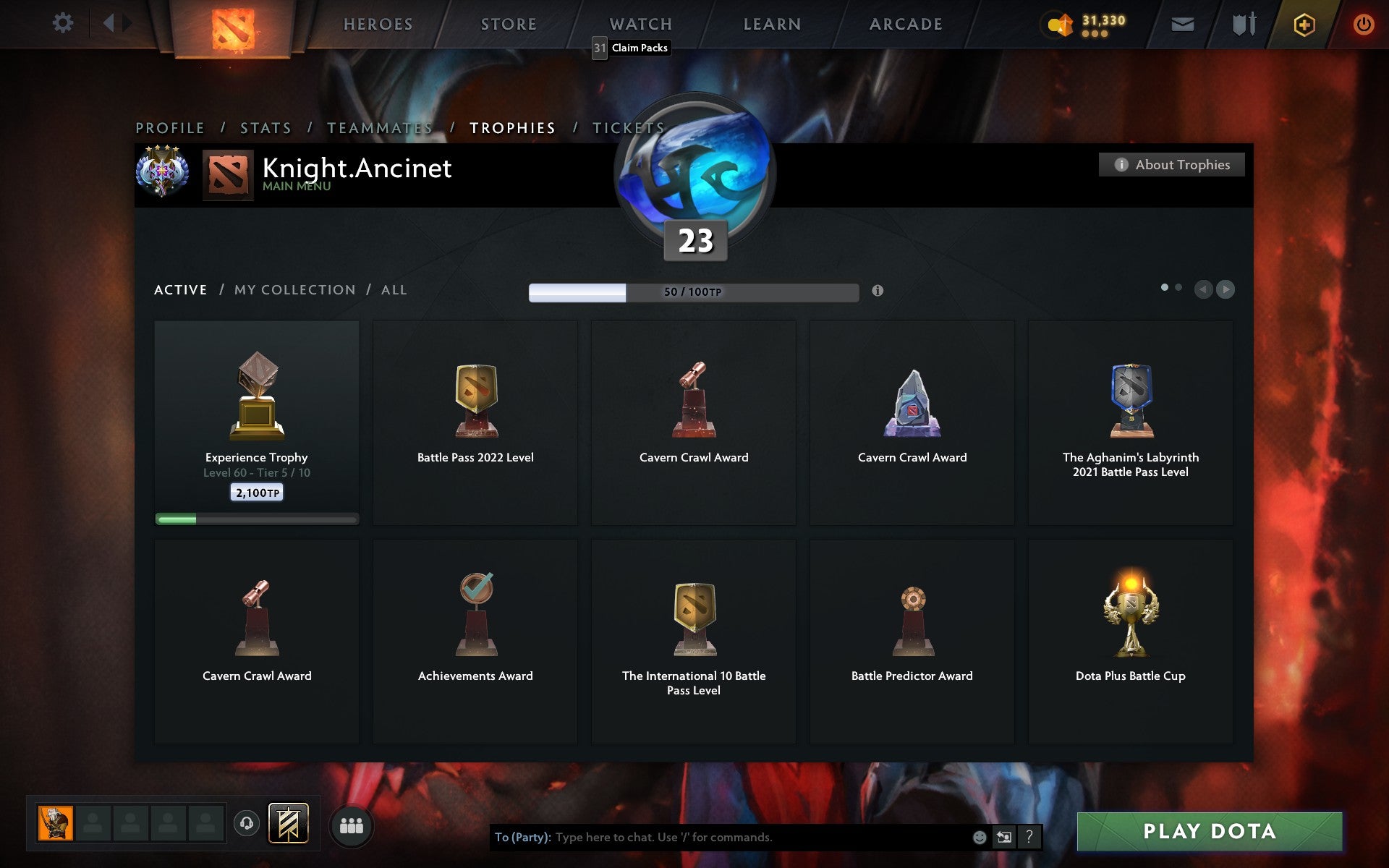This screenshot has height=868, width=1389.
Task: Open the mail inbox envelope icon
Action: tap(1182, 23)
